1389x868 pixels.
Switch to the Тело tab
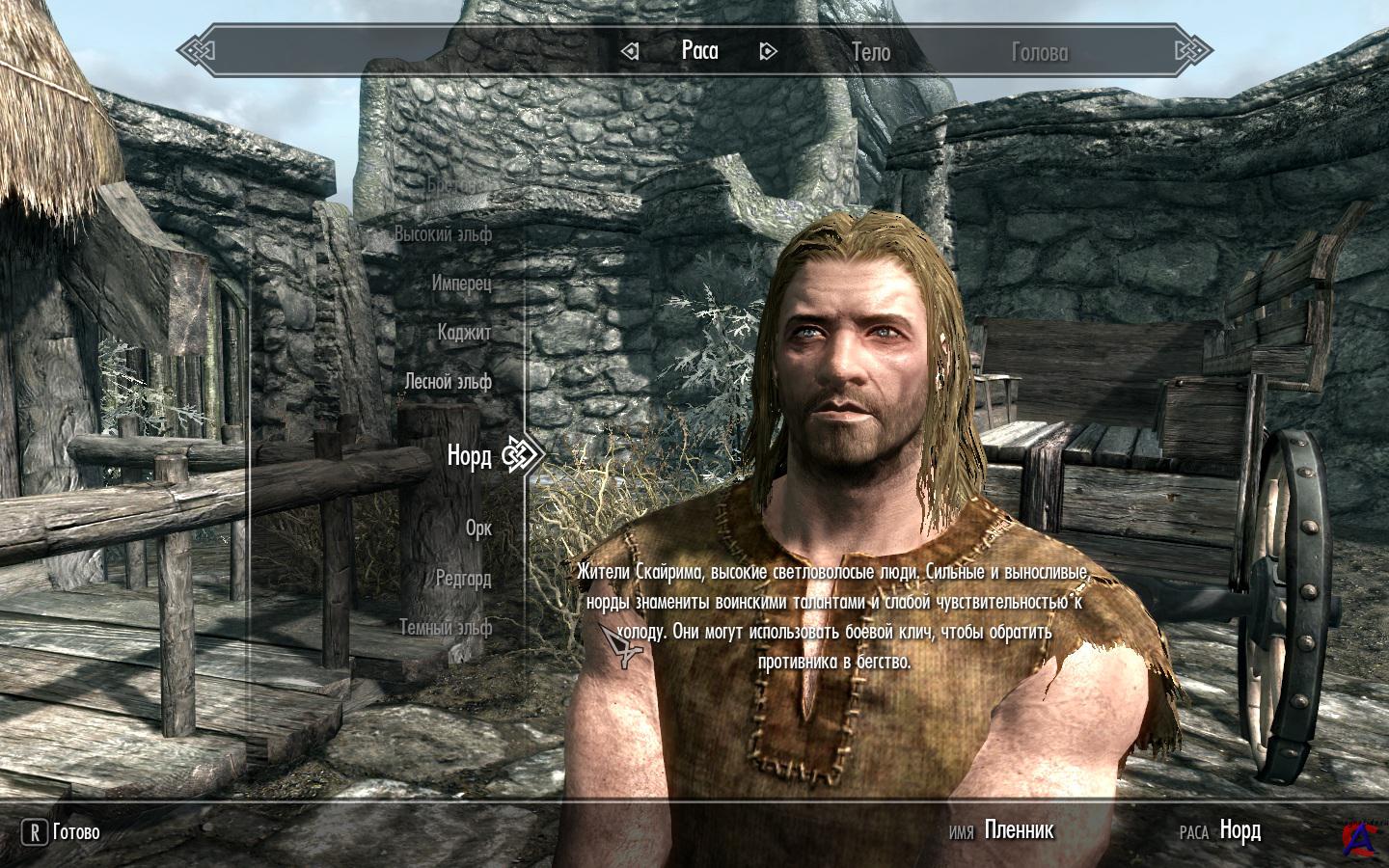coord(870,51)
